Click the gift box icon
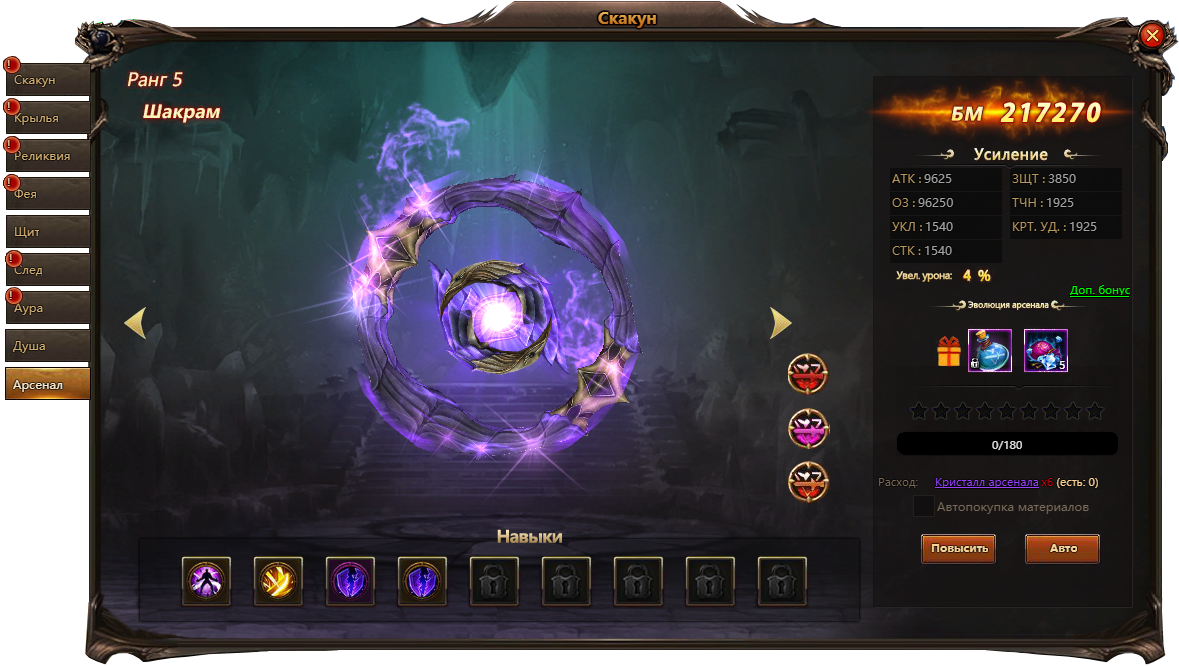The width and height of the screenshot is (1179, 666). click(948, 351)
